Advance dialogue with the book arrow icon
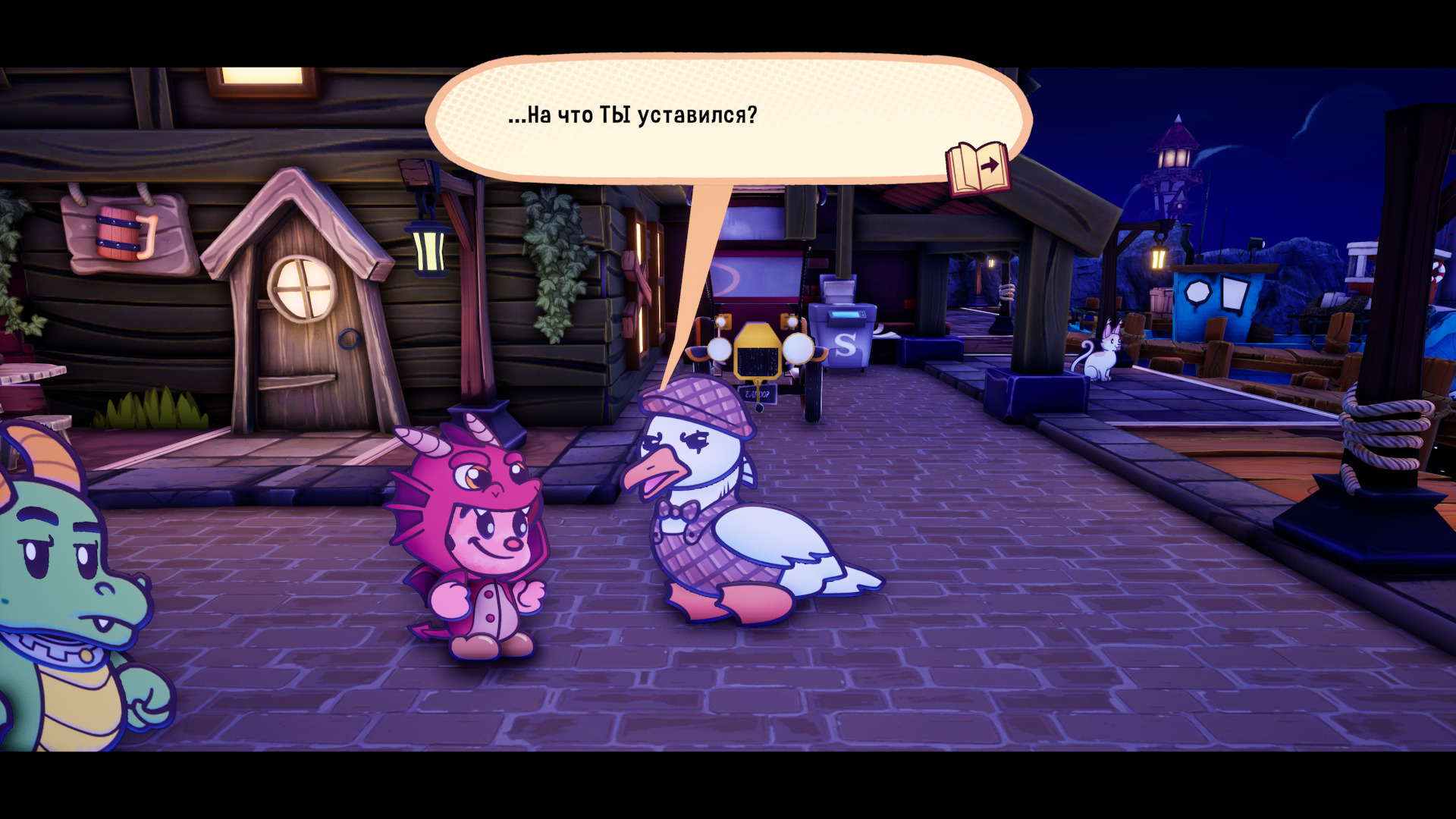Viewport: 1456px width, 819px height. (977, 168)
